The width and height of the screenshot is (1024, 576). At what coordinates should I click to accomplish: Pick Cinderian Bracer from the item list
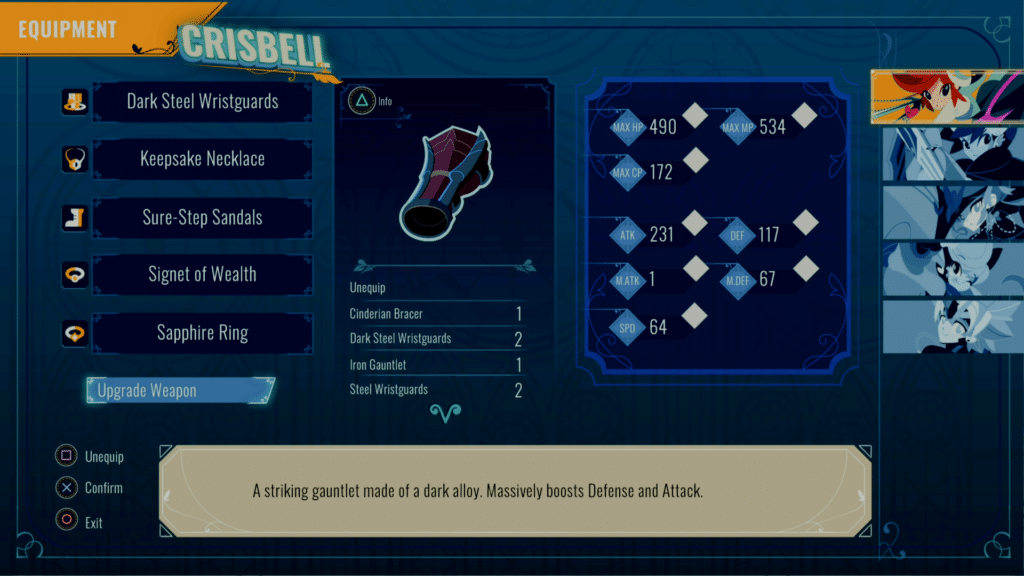[436, 314]
